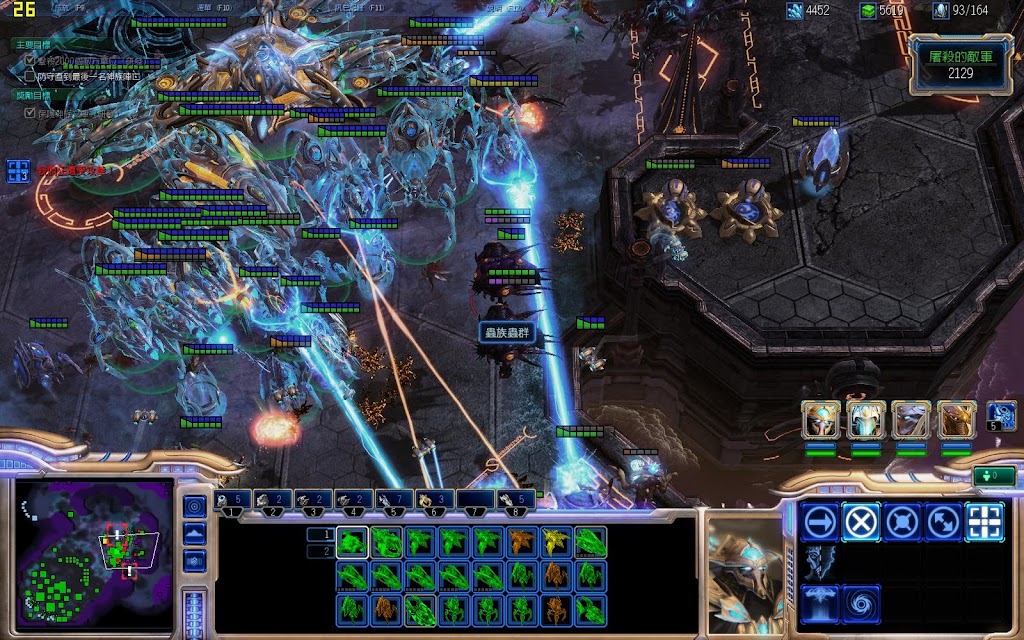Activate the Attack crosshair command
Image resolution: width=1024 pixels, height=640 pixels.
984,521
